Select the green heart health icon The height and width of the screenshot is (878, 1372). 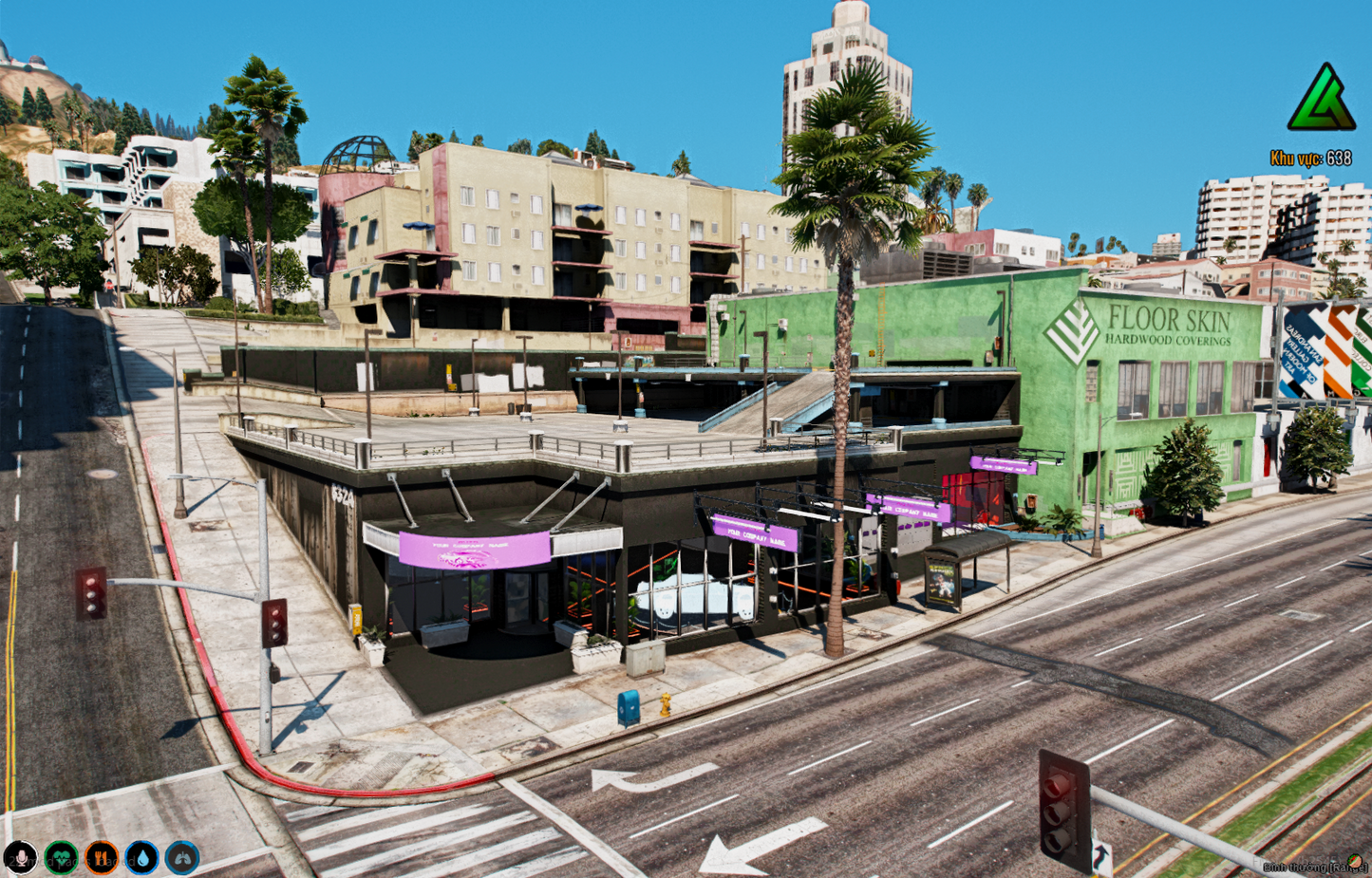coord(61,858)
